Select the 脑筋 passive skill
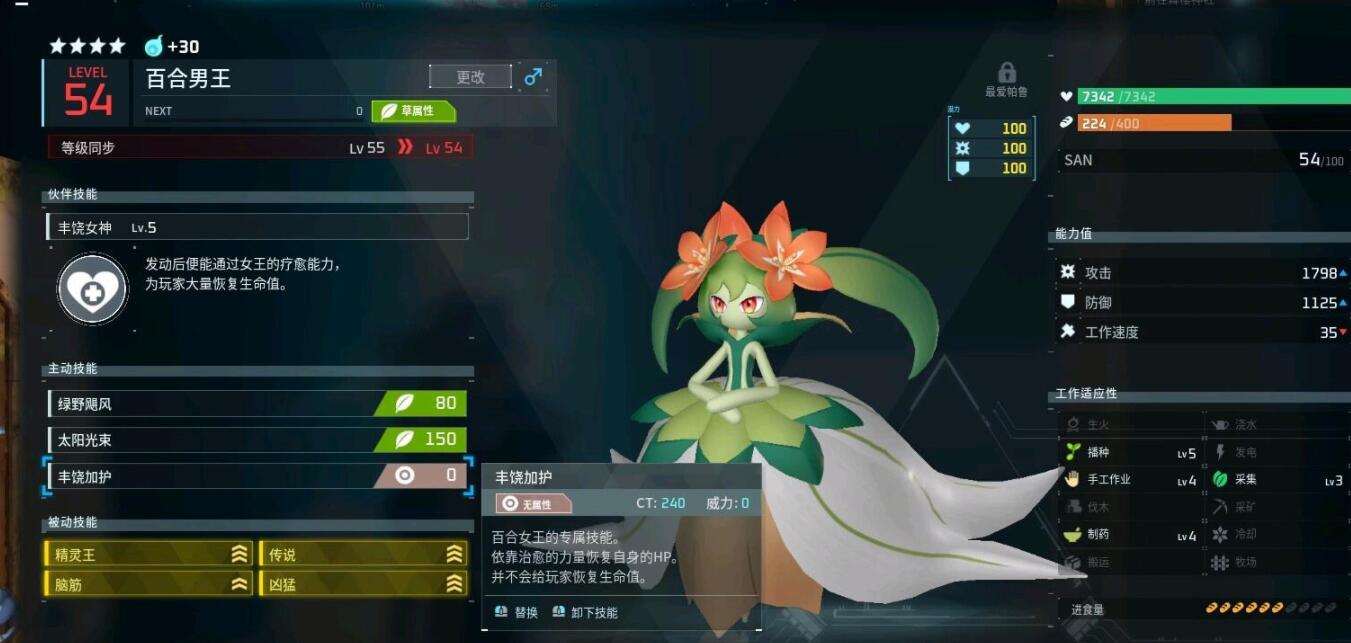This screenshot has width=1351, height=643. tap(148, 584)
